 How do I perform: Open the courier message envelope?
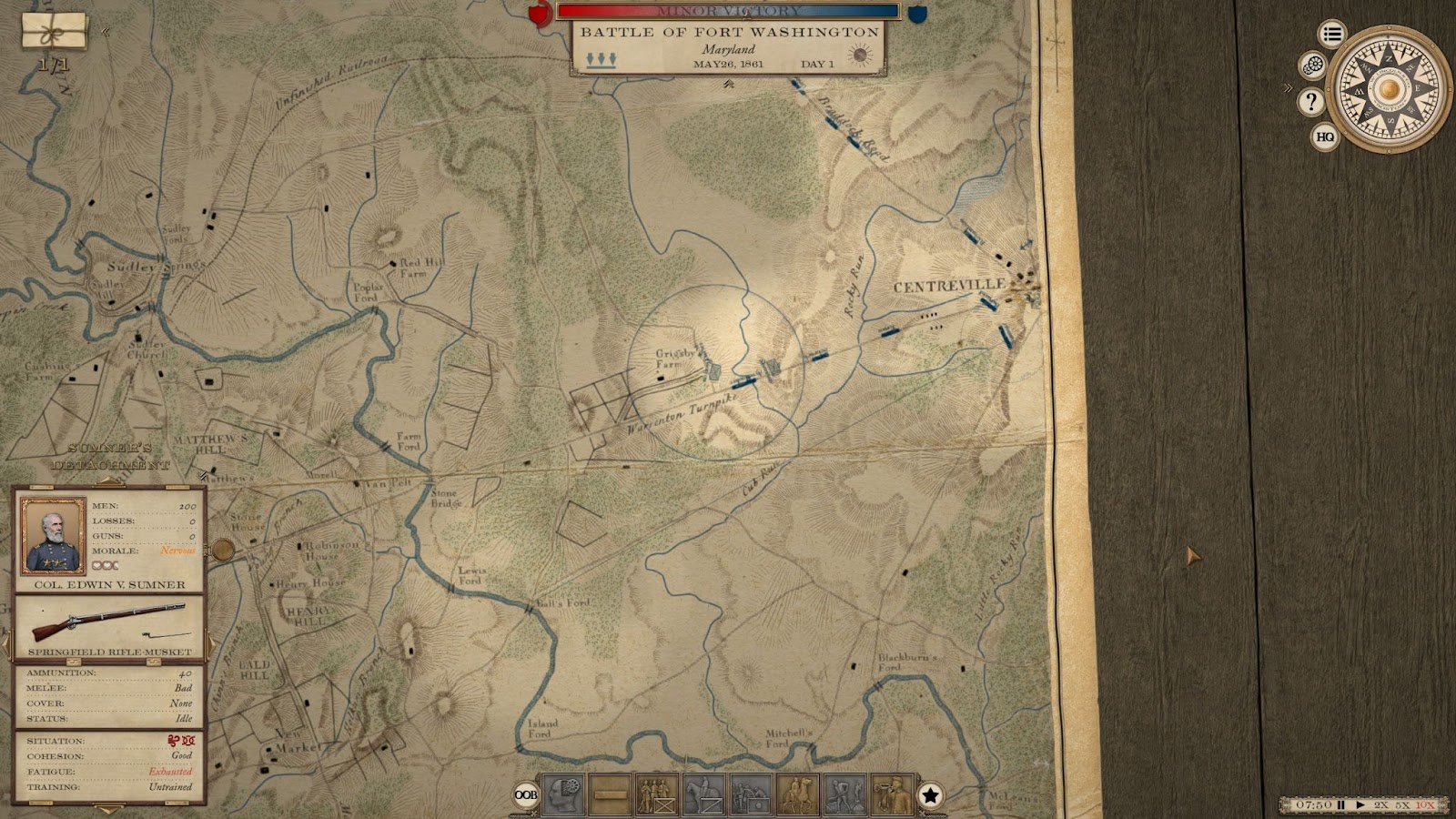pos(55,31)
